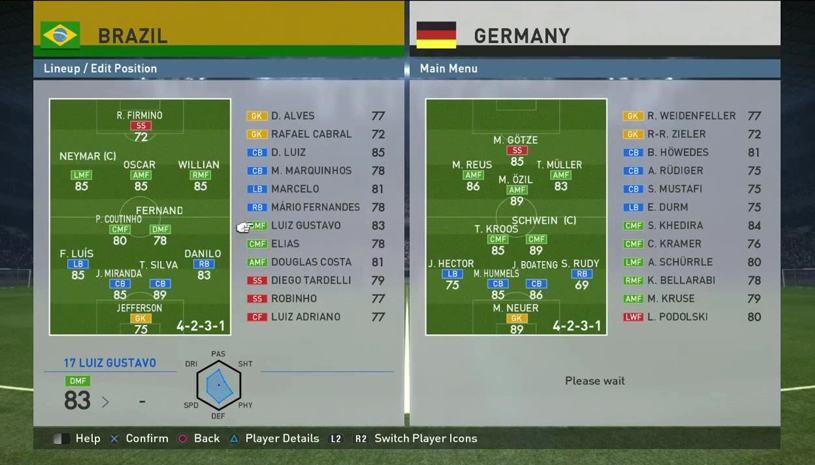Select goalkeeper Jefferson on the pitch
Screen dimensions: 815x465
click(x=140, y=318)
